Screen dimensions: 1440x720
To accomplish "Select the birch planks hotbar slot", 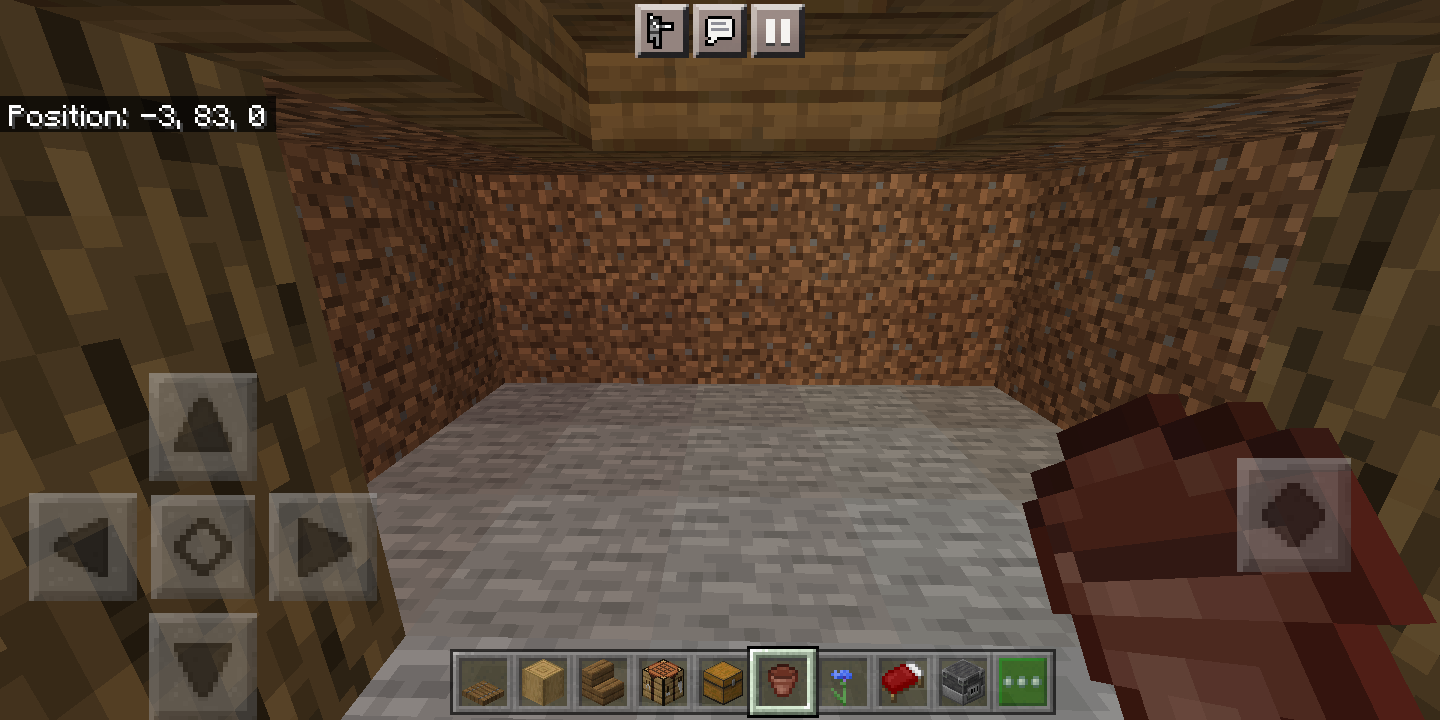I will tap(542, 681).
